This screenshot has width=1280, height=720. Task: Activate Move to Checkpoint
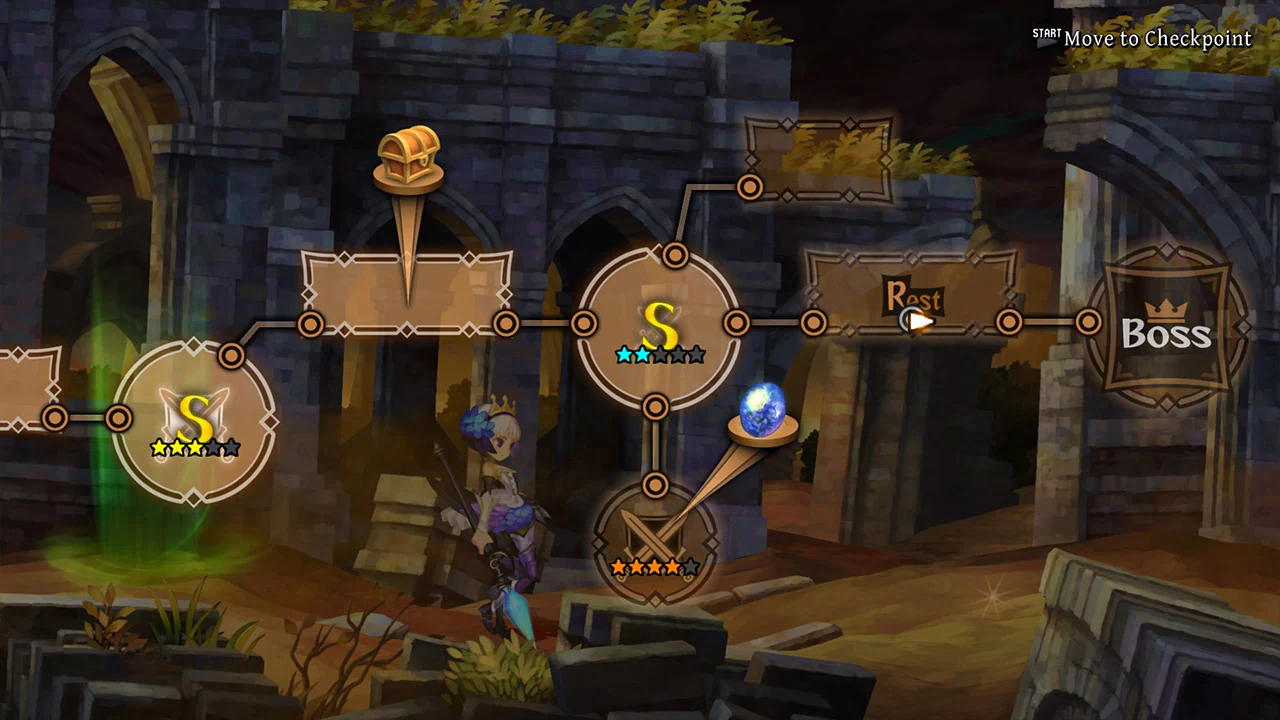pos(1157,38)
